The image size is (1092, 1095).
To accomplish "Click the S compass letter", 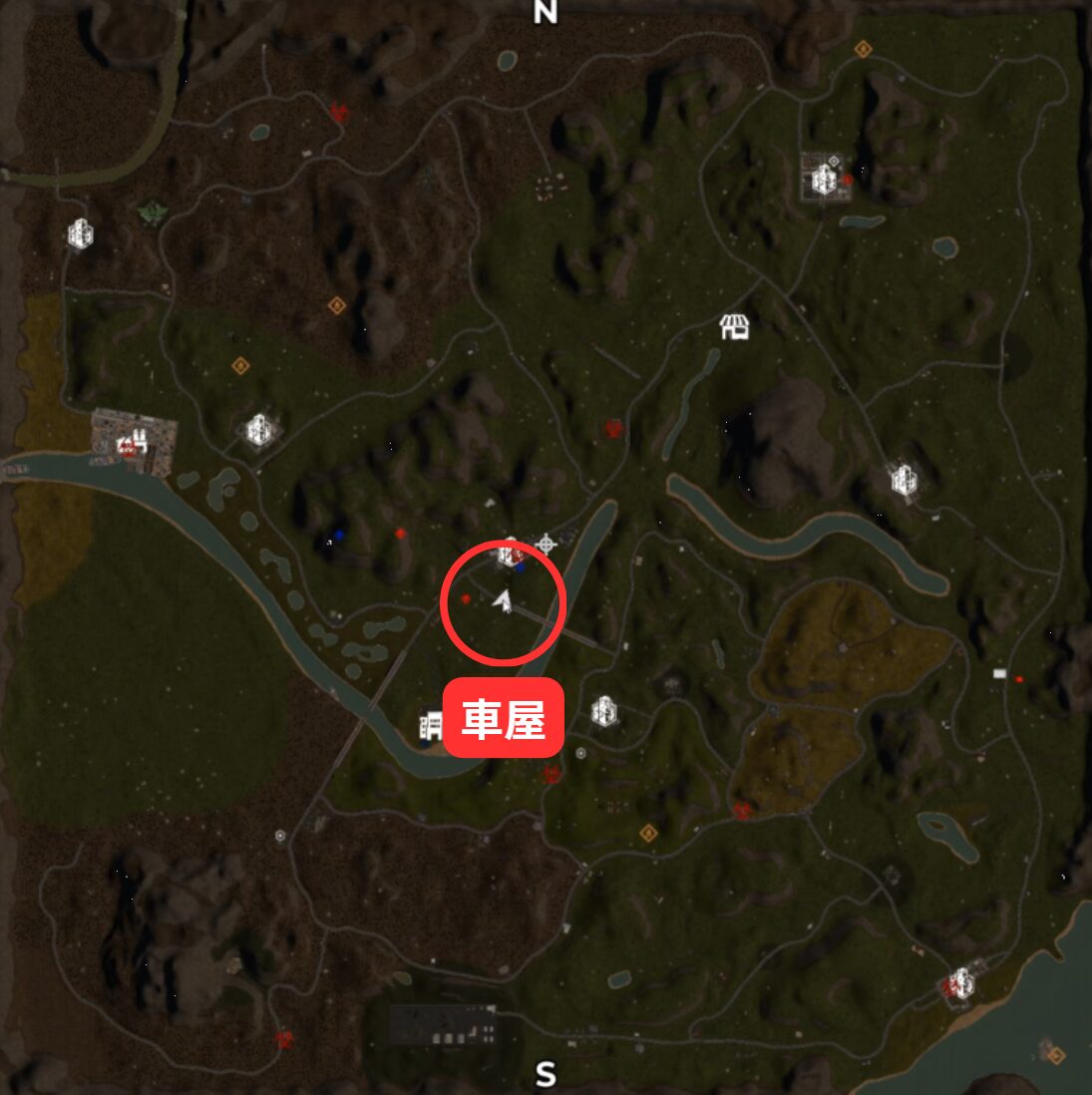I will click(x=546, y=1074).
